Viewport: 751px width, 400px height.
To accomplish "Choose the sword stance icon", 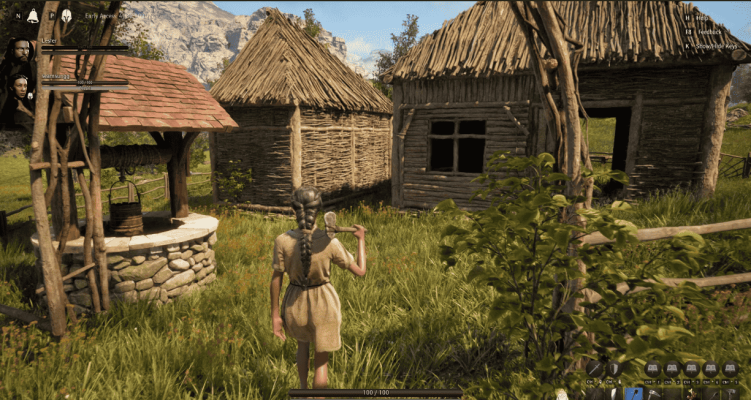I will (594, 369).
